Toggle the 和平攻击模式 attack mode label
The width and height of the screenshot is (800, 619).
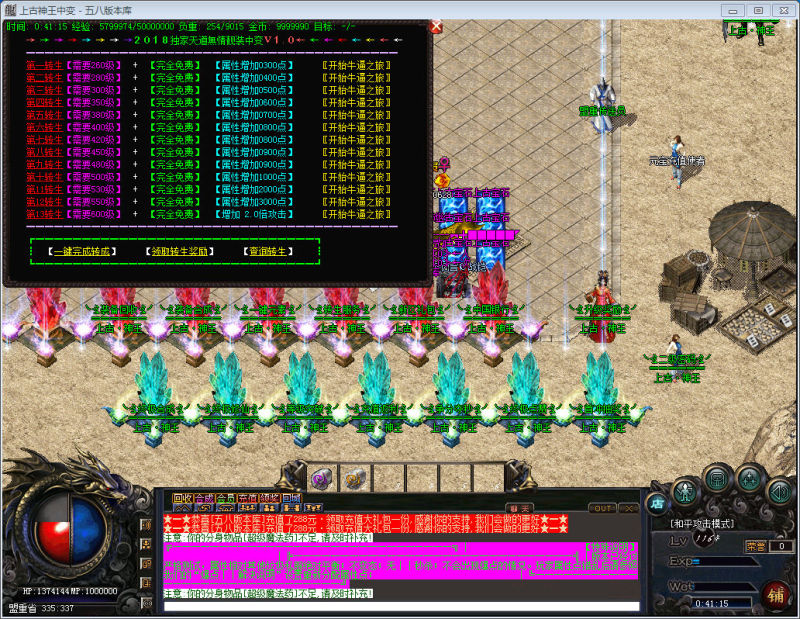pyautogui.click(x=702, y=523)
